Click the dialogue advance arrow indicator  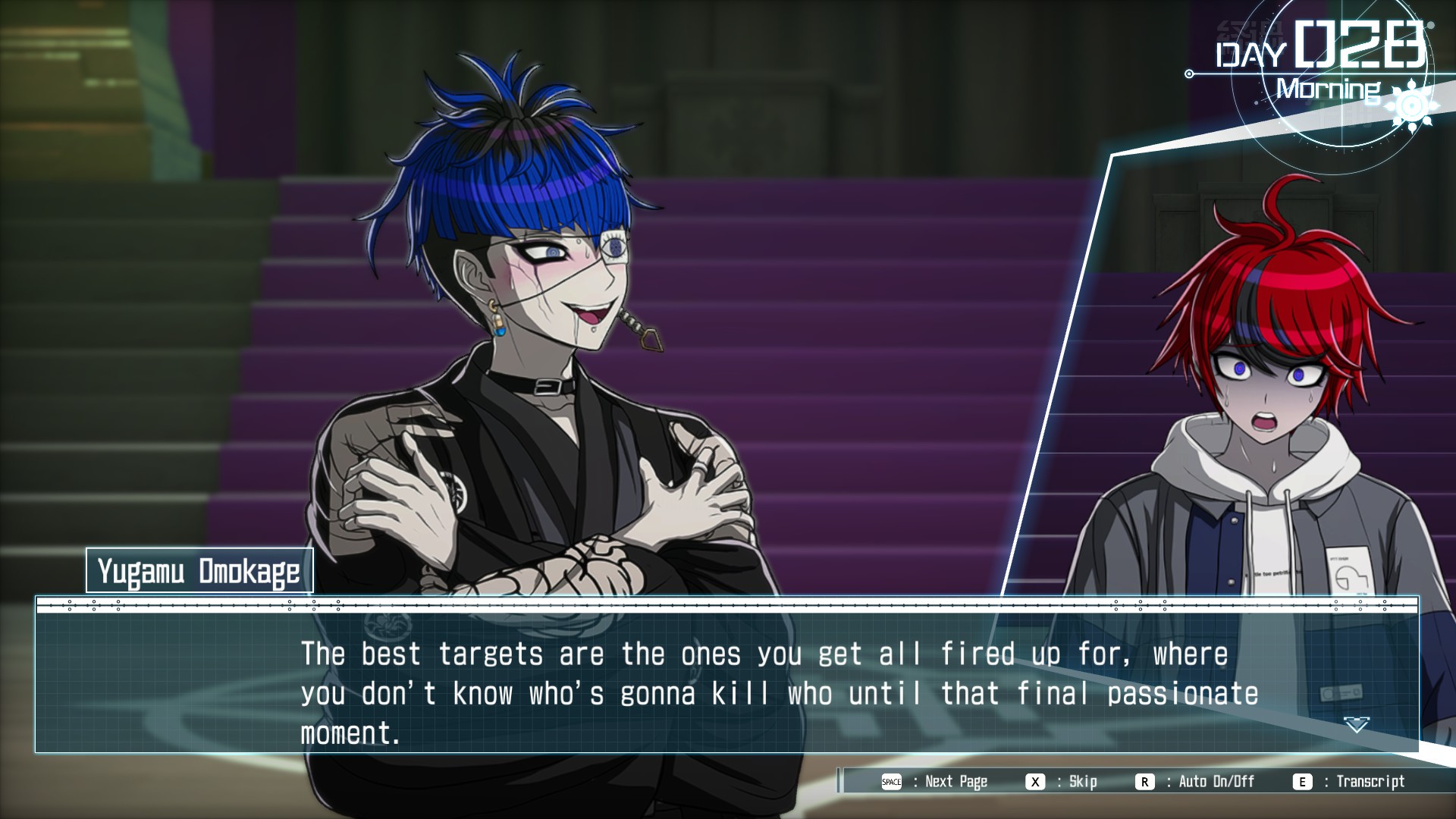[x=1356, y=725]
